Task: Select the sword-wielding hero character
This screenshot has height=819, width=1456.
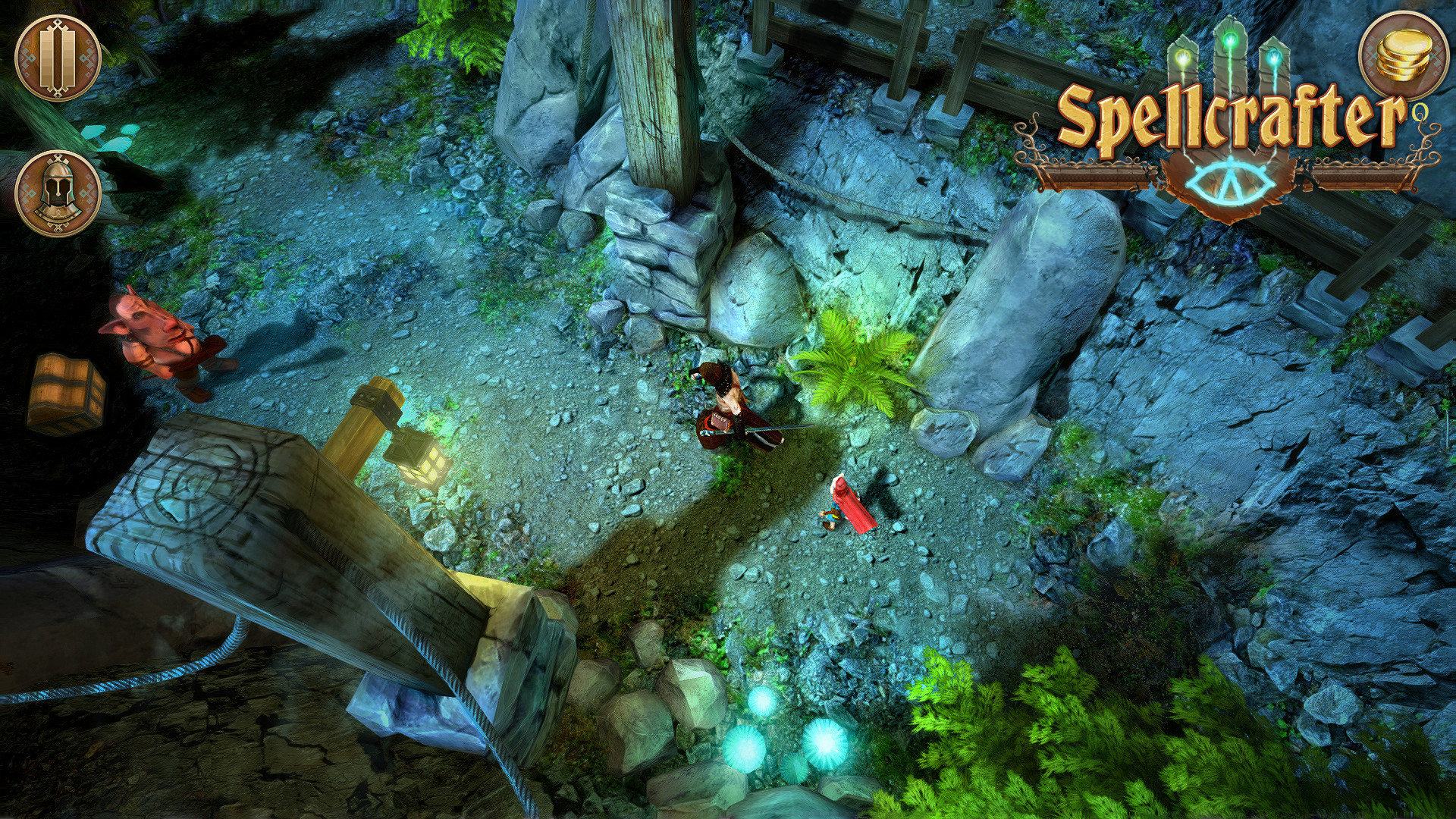Action: pos(724,413)
